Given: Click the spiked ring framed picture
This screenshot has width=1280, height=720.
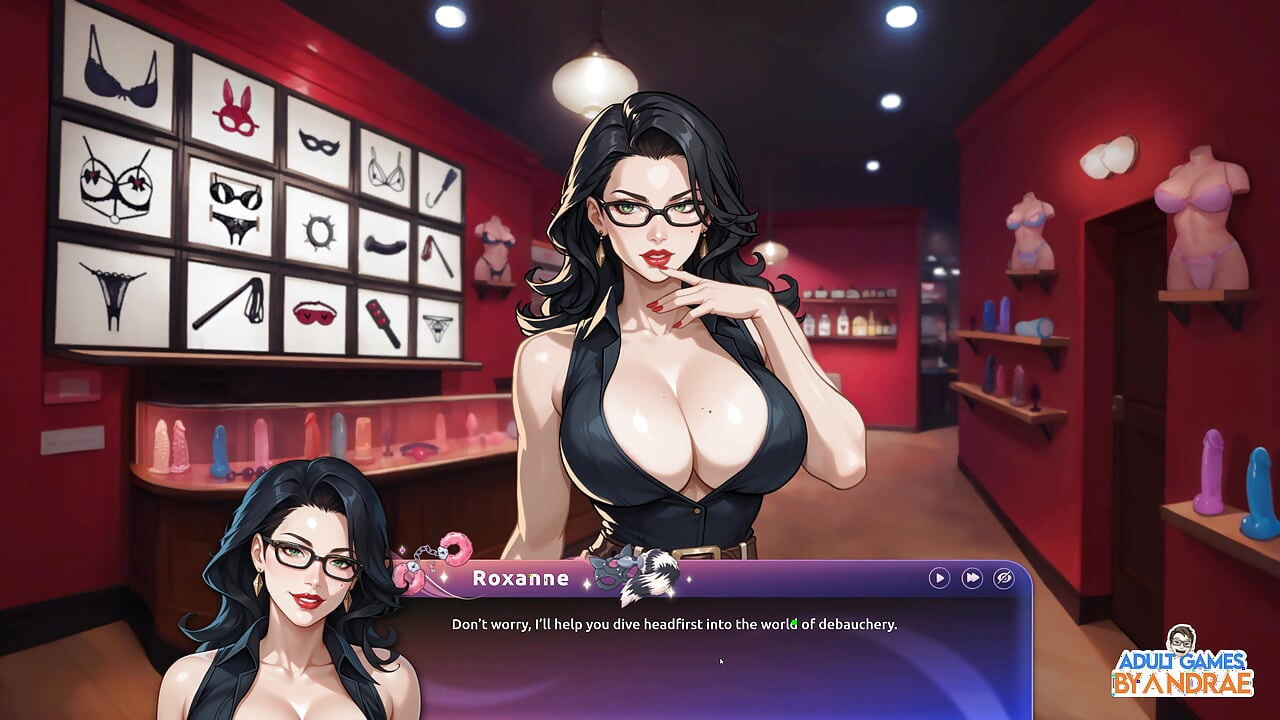Looking at the screenshot, I should [x=320, y=229].
